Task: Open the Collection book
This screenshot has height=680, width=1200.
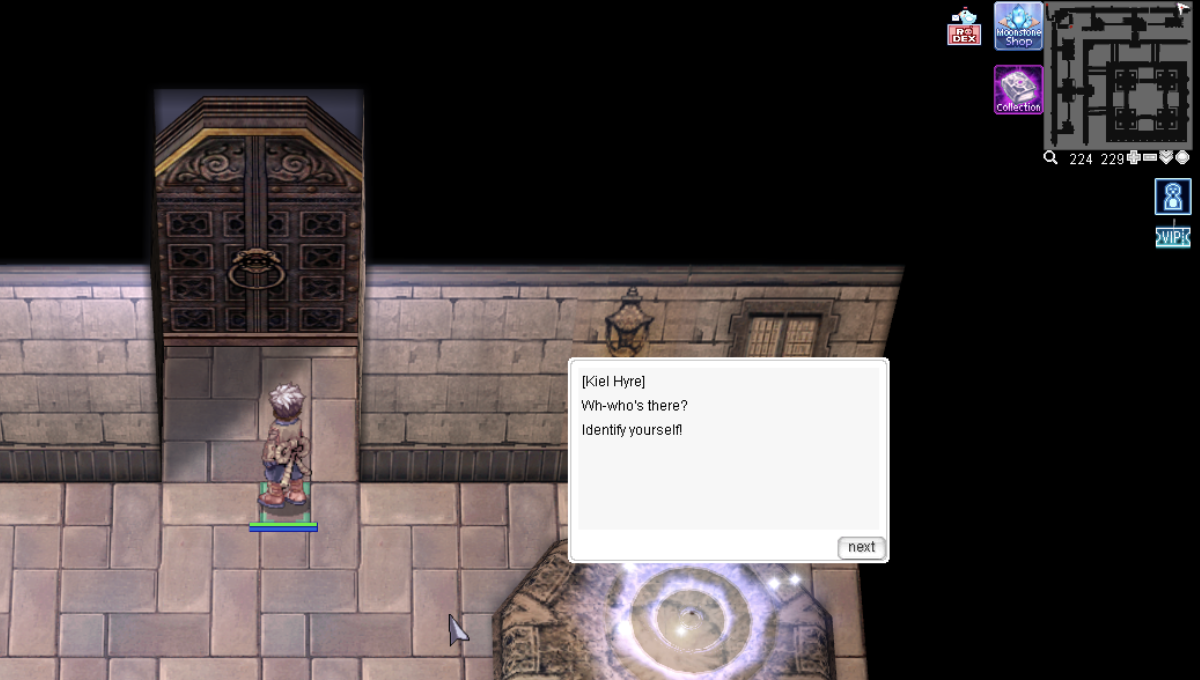Action: pos(1018,90)
